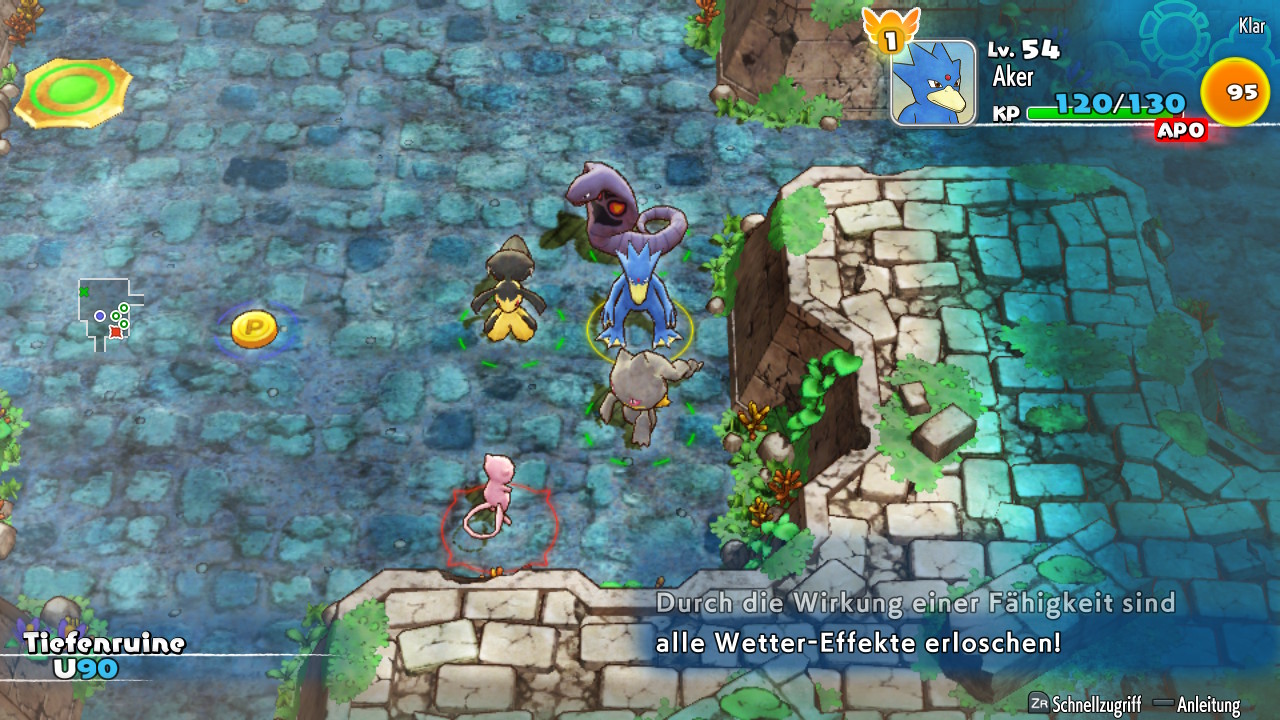Click the red APO indicator
1280x720 pixels.
[x=1180, y=130]
